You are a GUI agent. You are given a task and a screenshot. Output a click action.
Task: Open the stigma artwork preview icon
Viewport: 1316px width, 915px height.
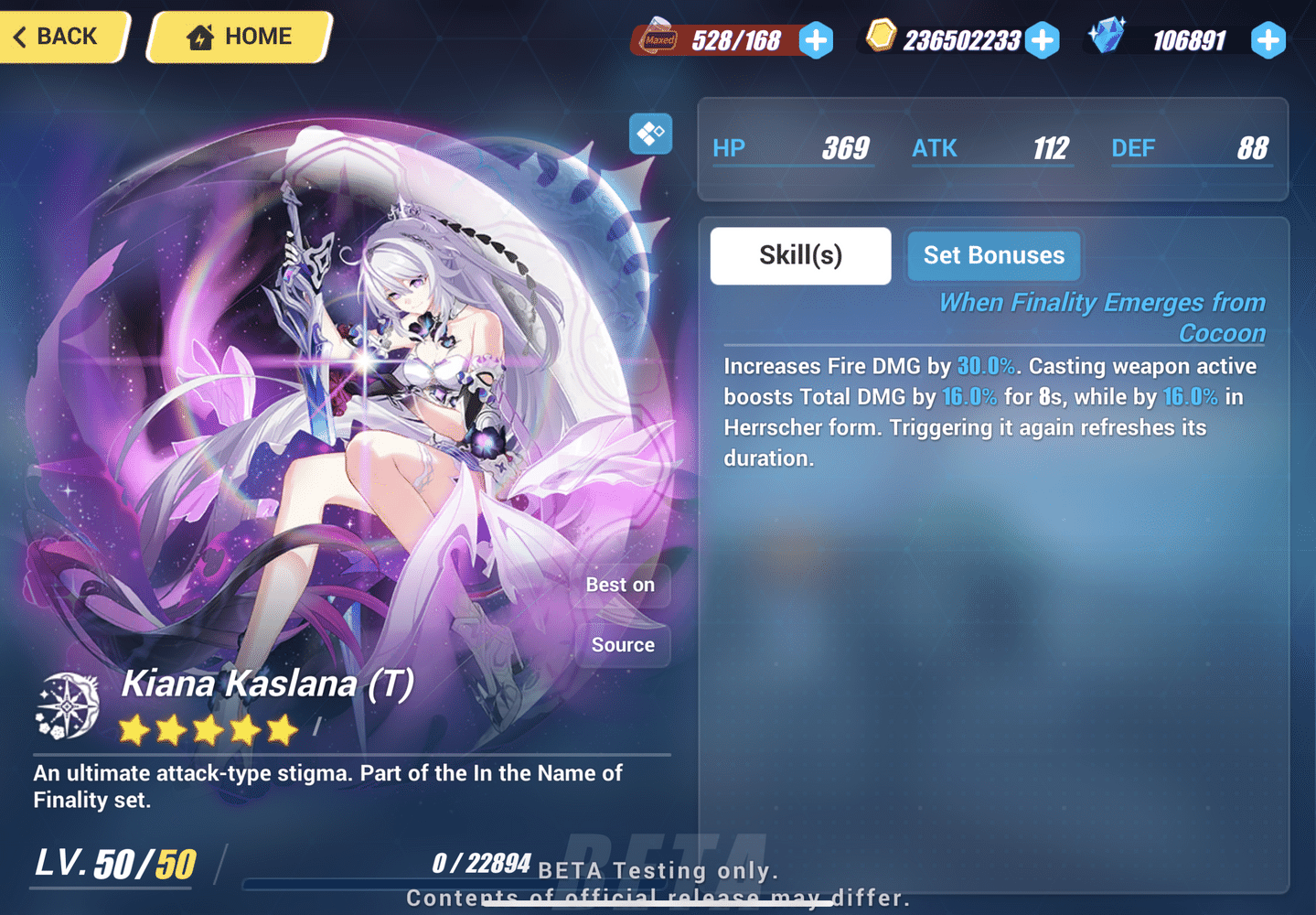coord(650,134)
